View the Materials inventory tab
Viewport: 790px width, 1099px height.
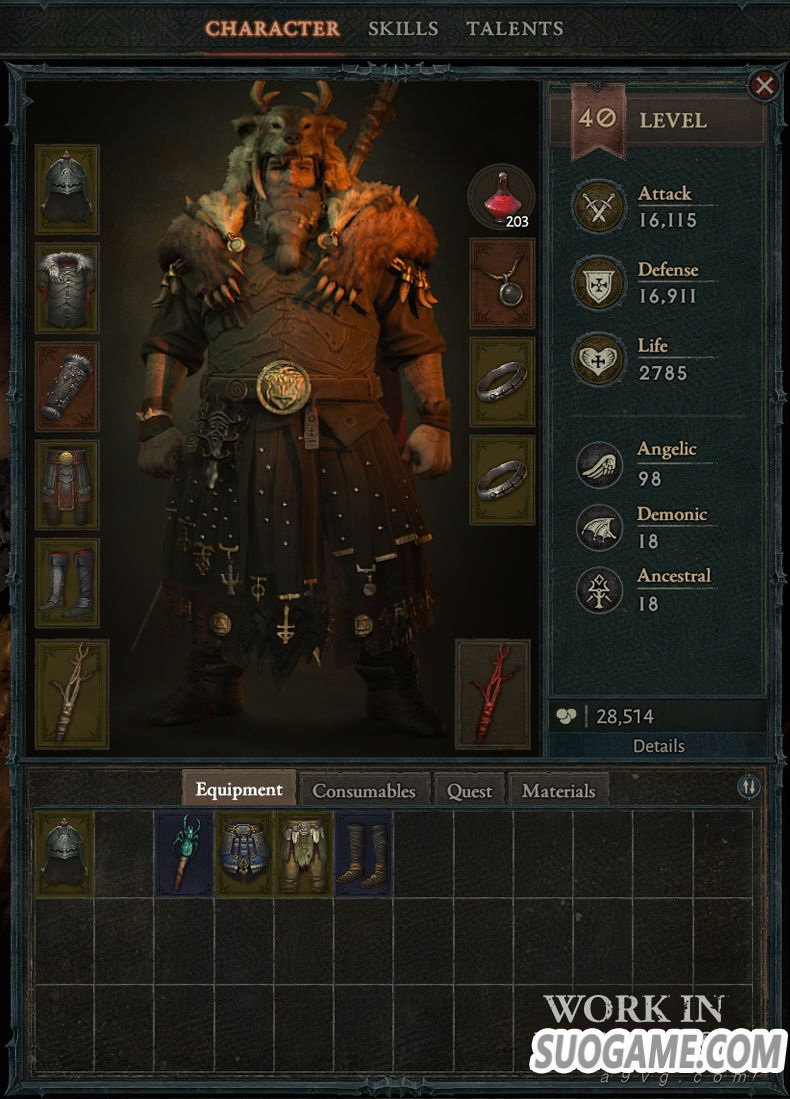click(x=558, y=790)
